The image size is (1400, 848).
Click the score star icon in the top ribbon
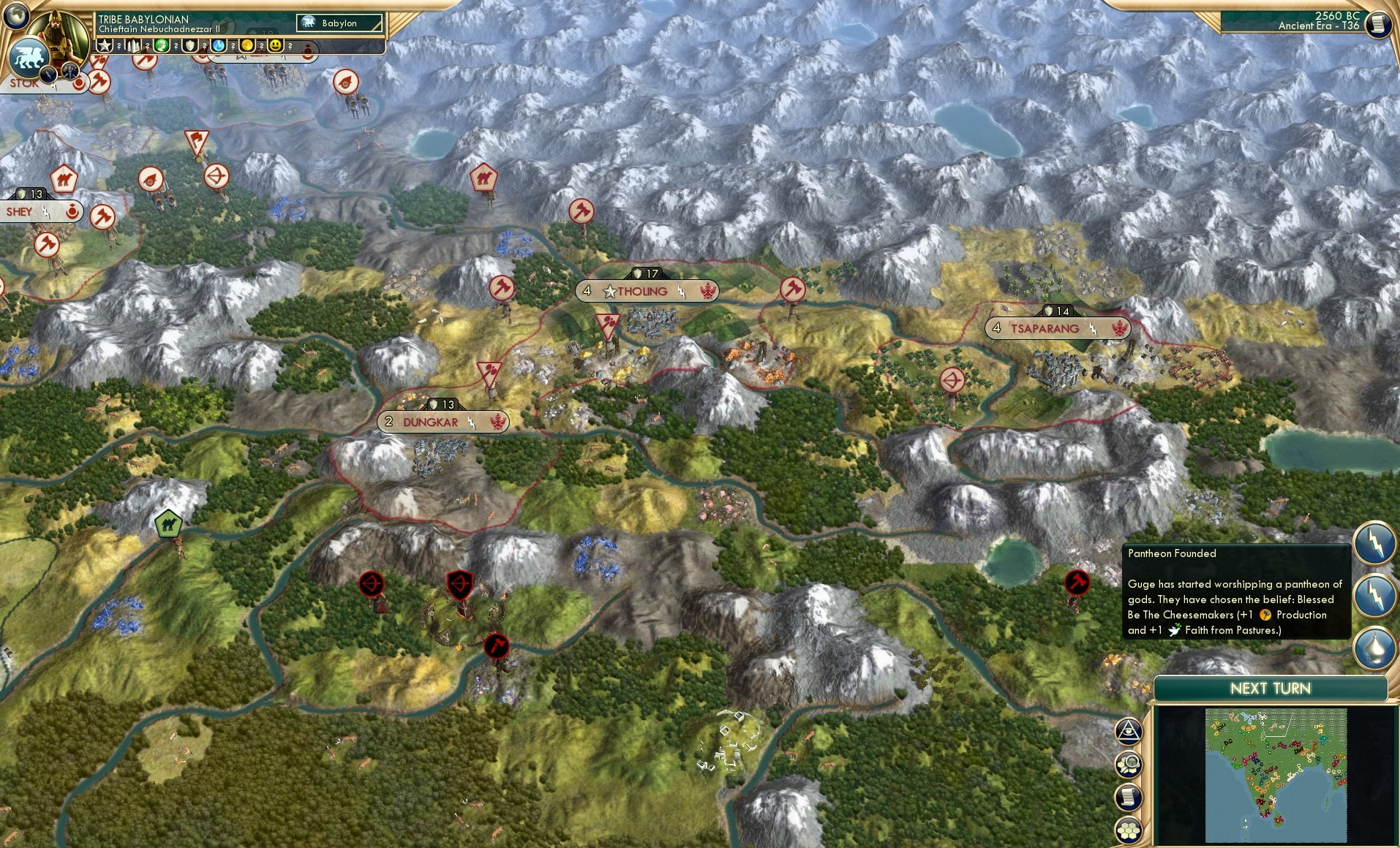105,45
